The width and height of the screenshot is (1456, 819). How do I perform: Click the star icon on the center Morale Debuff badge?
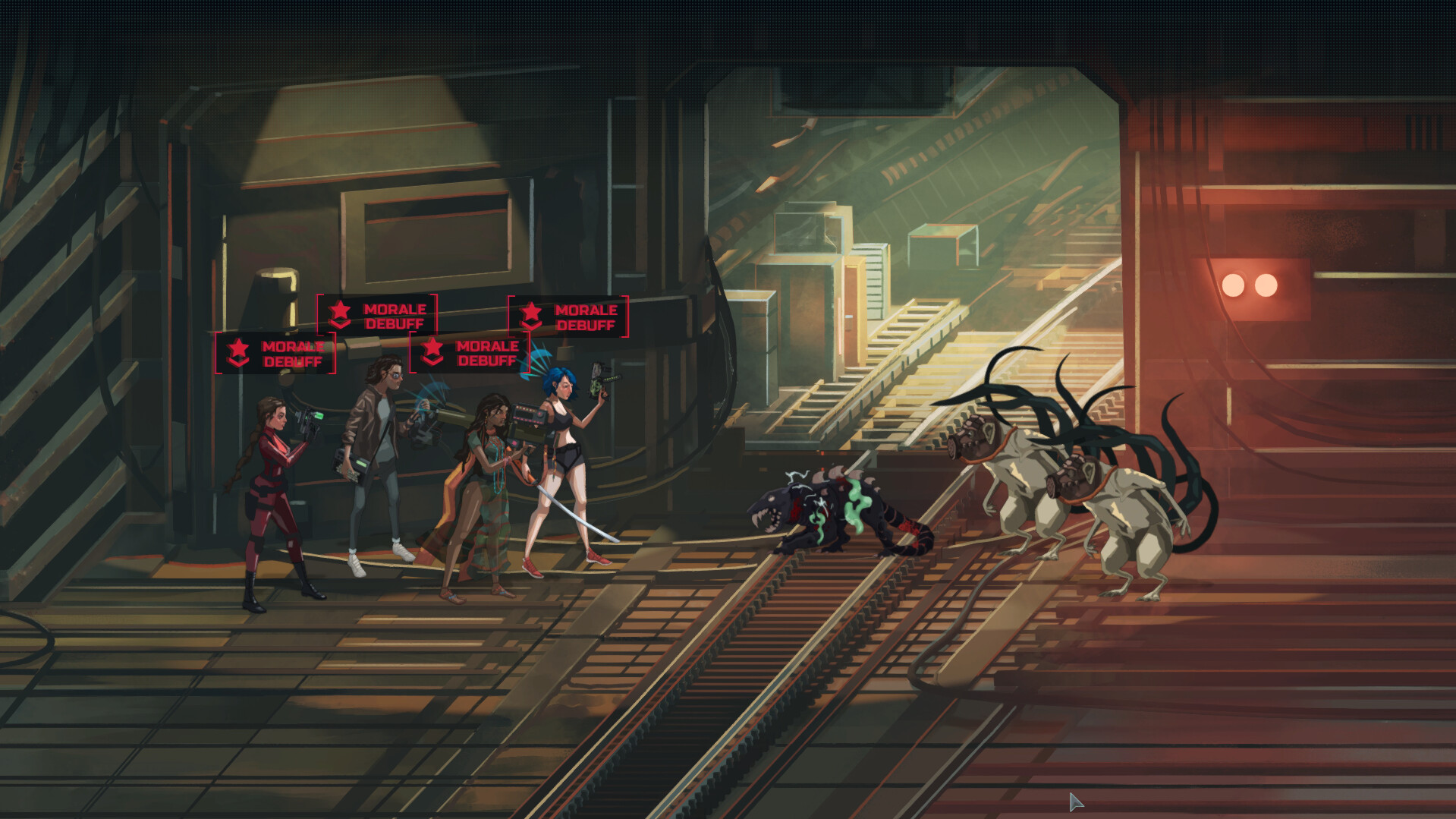point(433,351)
